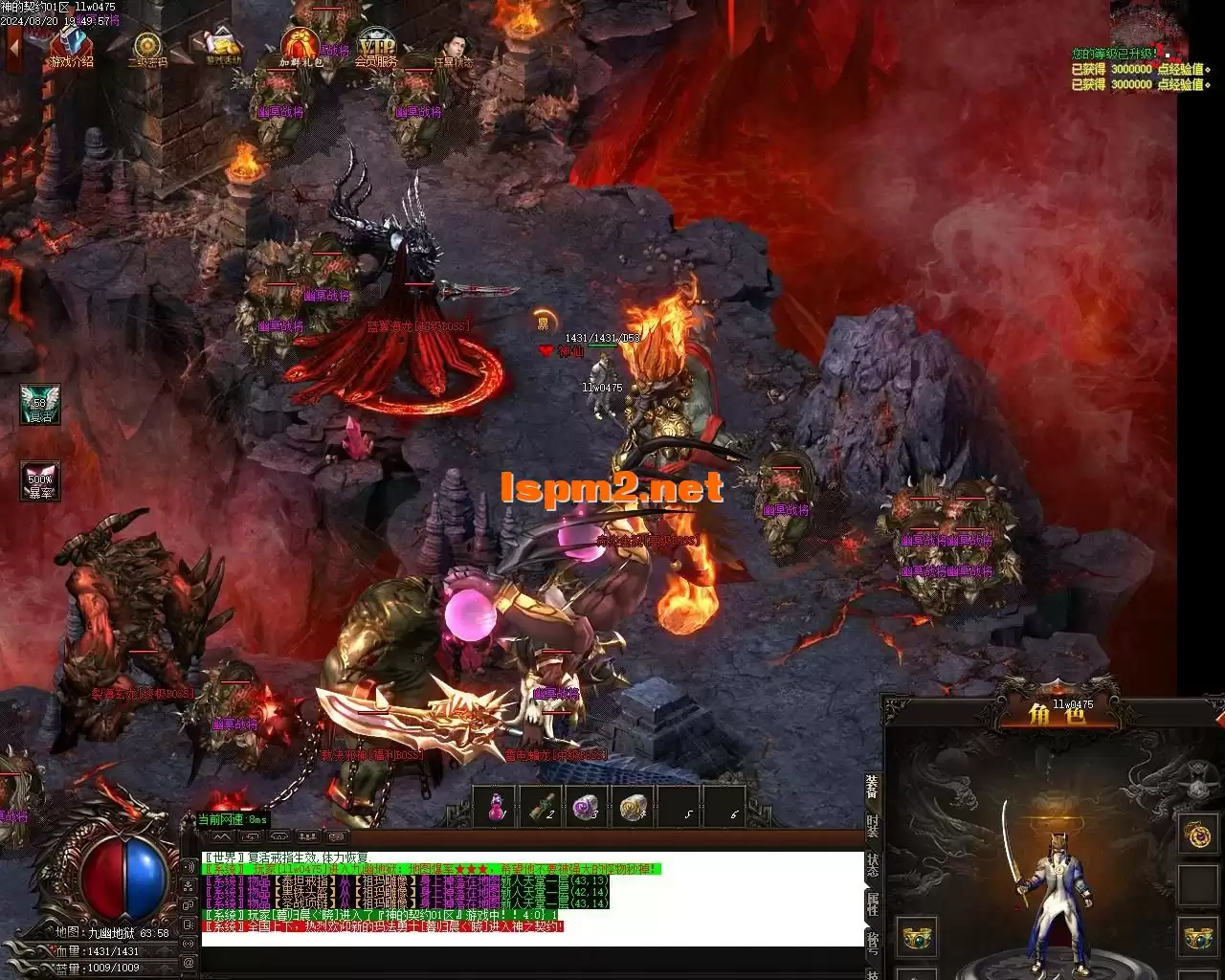The image size is (1225, 980).
Task: Select the 装备 equipment tab
Action: coord(873,787)
